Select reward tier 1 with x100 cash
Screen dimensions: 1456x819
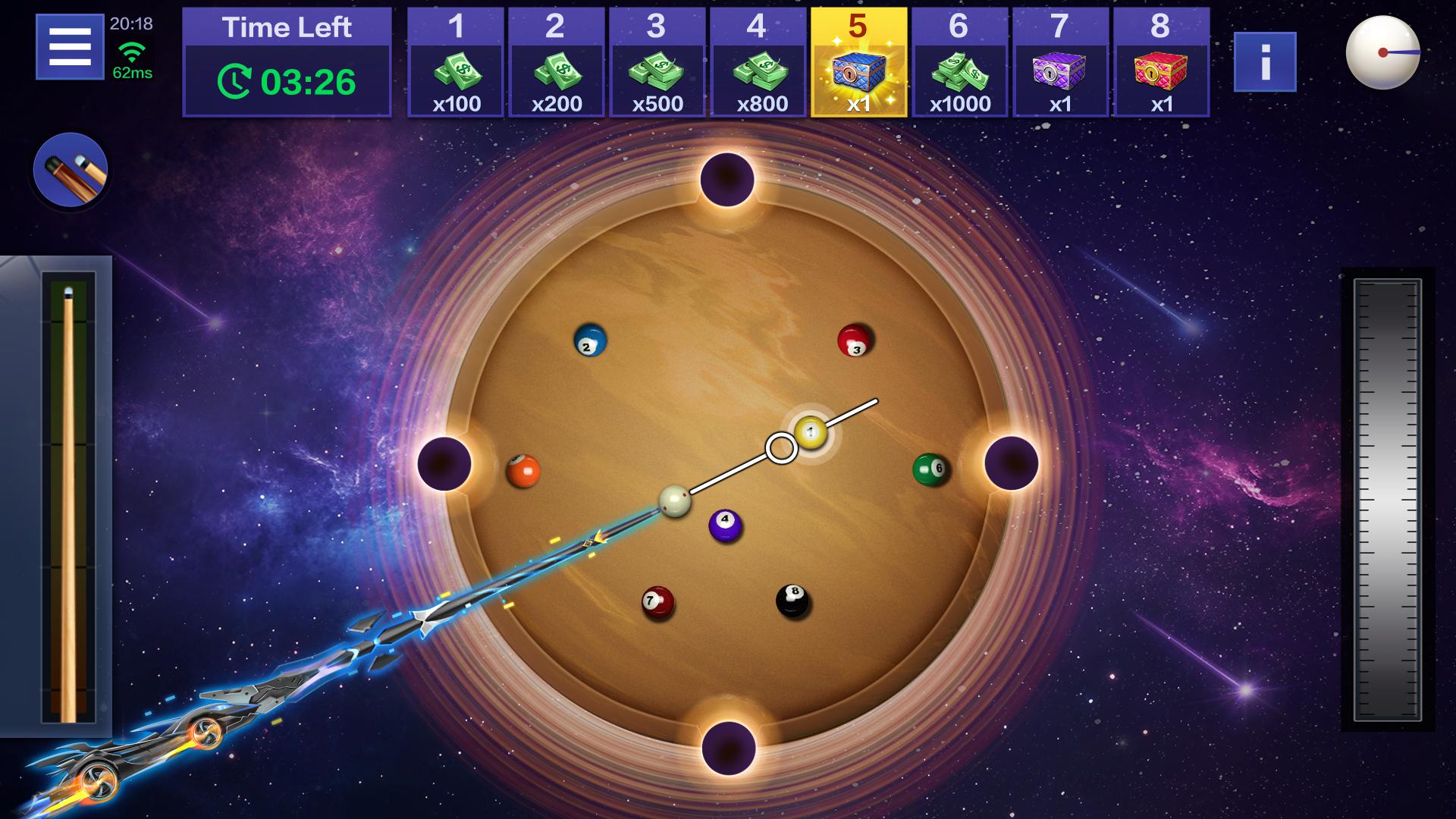pos(456,62)
